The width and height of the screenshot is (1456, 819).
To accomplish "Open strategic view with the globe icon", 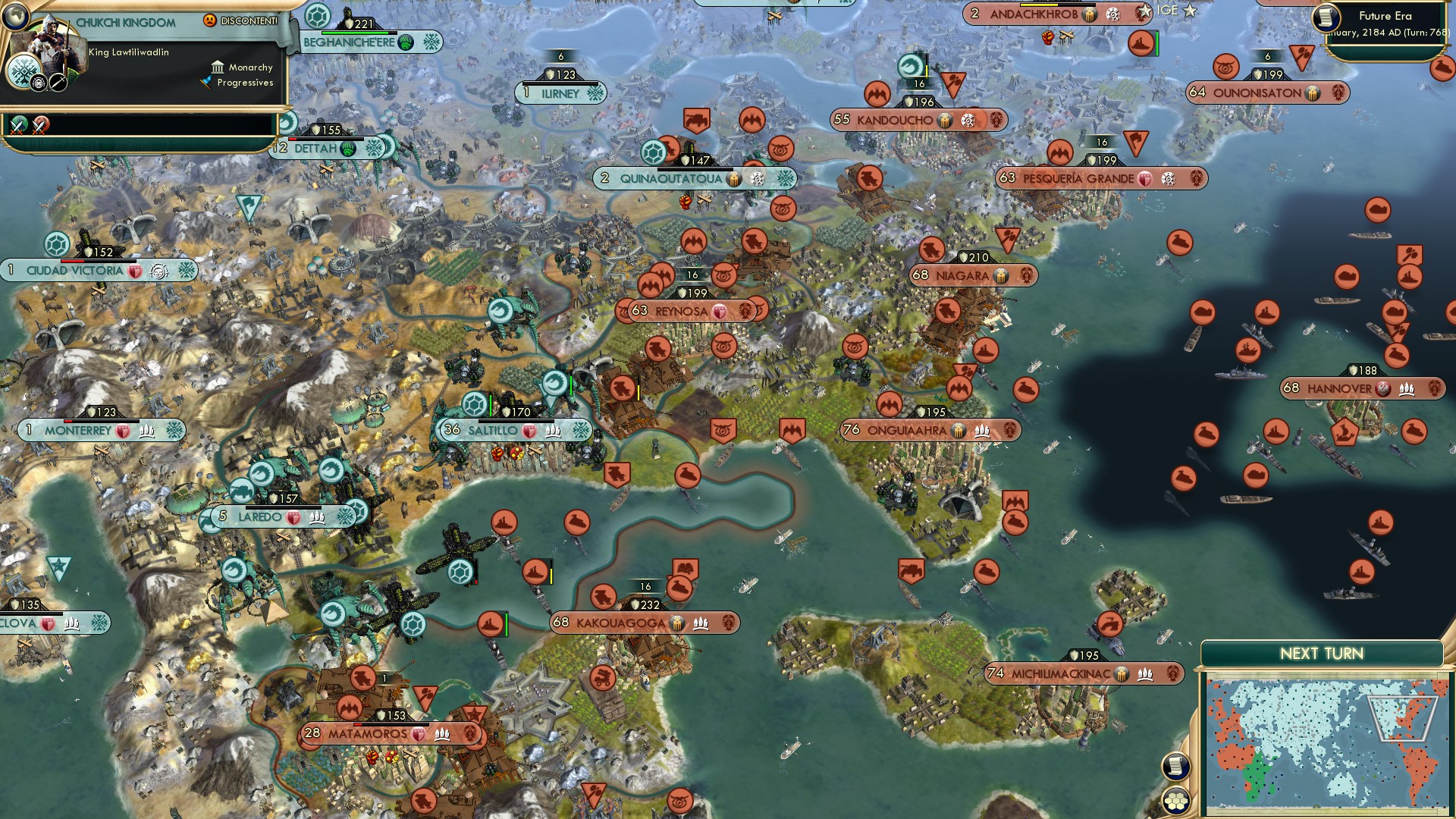I will pos(15,17).
